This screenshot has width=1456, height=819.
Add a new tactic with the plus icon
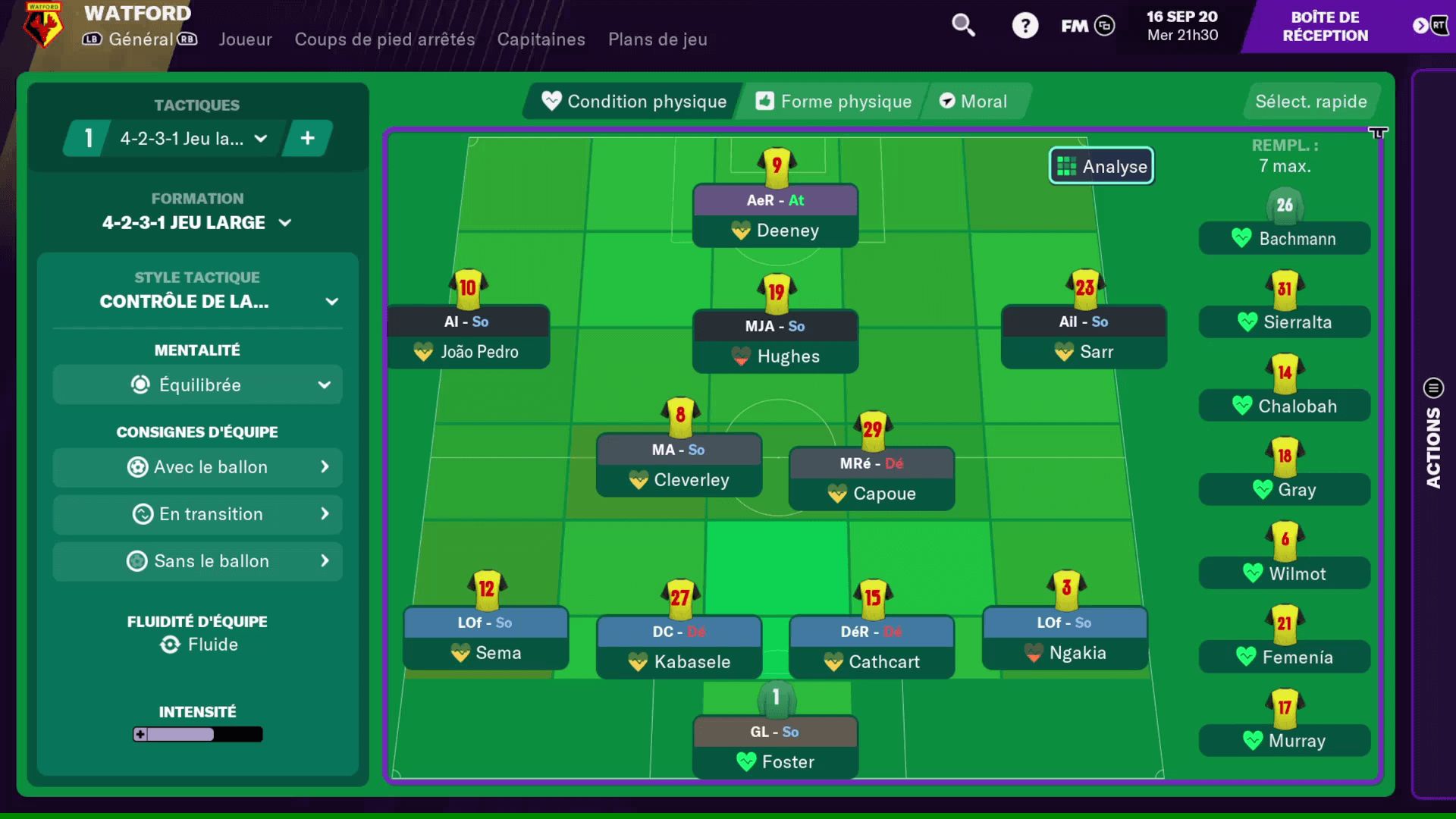pos(307,138)
